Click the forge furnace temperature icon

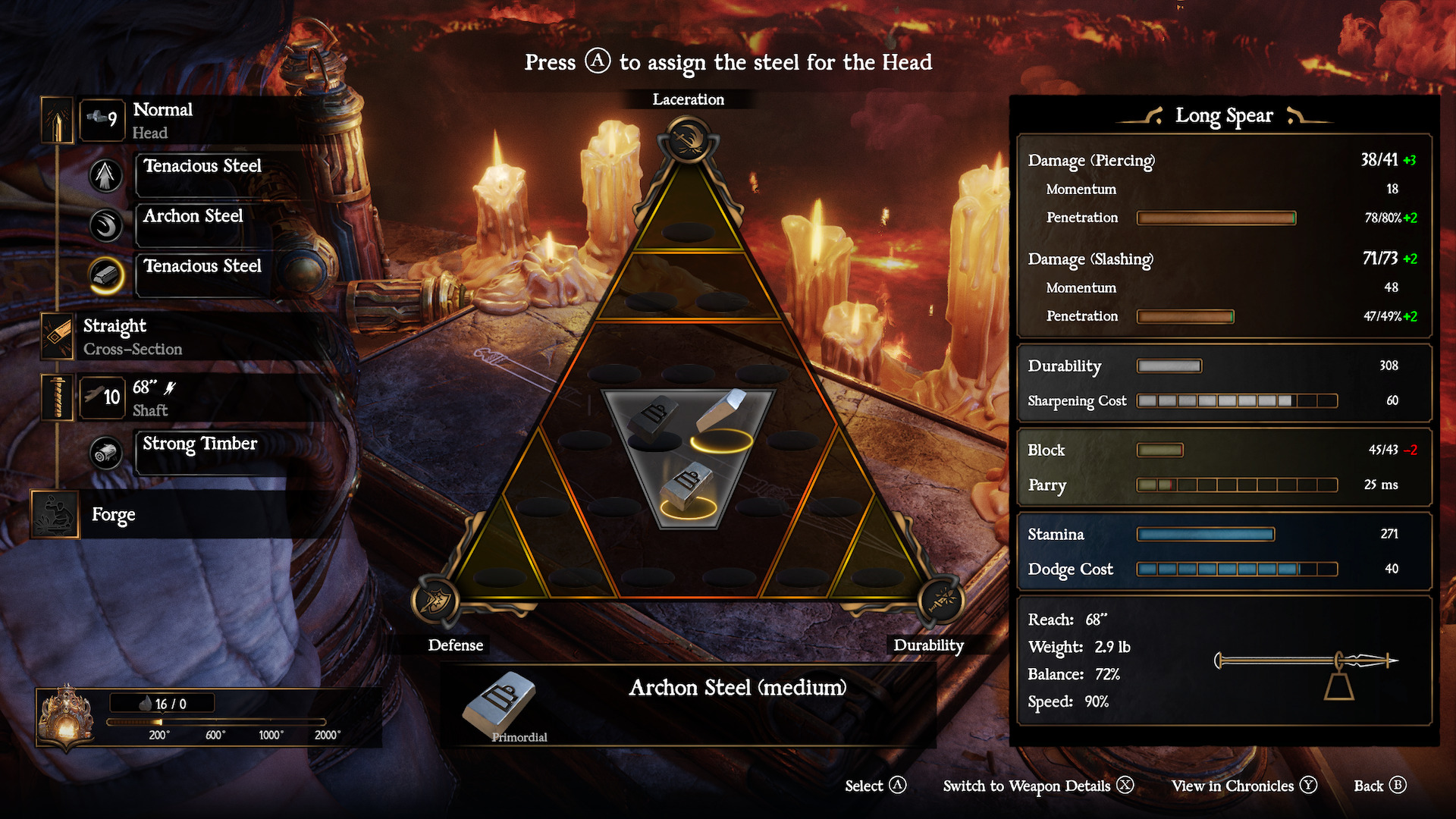pyautogui.click(x=66, y=718)
